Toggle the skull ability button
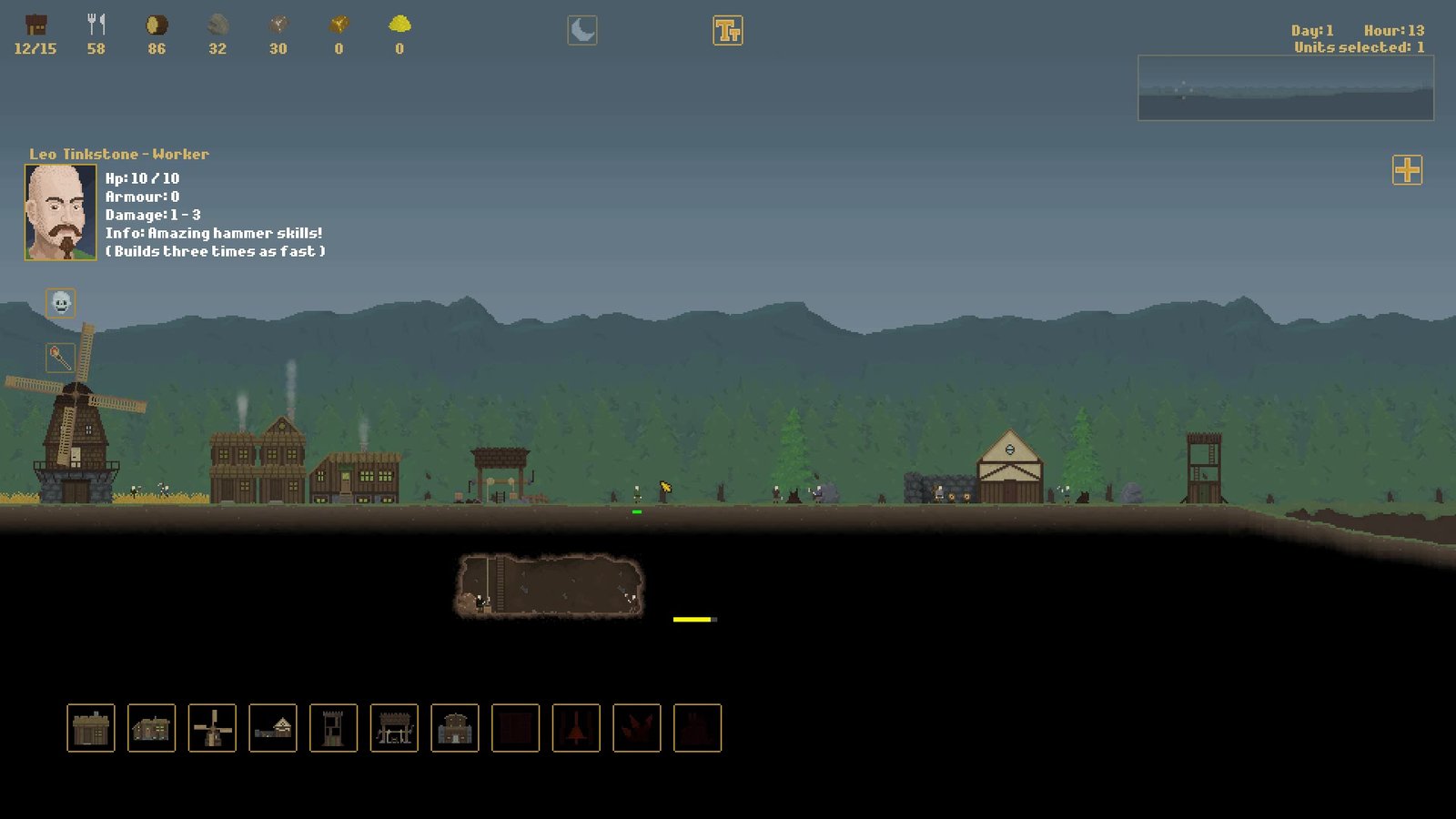Viewport: 1456px width, 819px height. [x=59, y=303]
